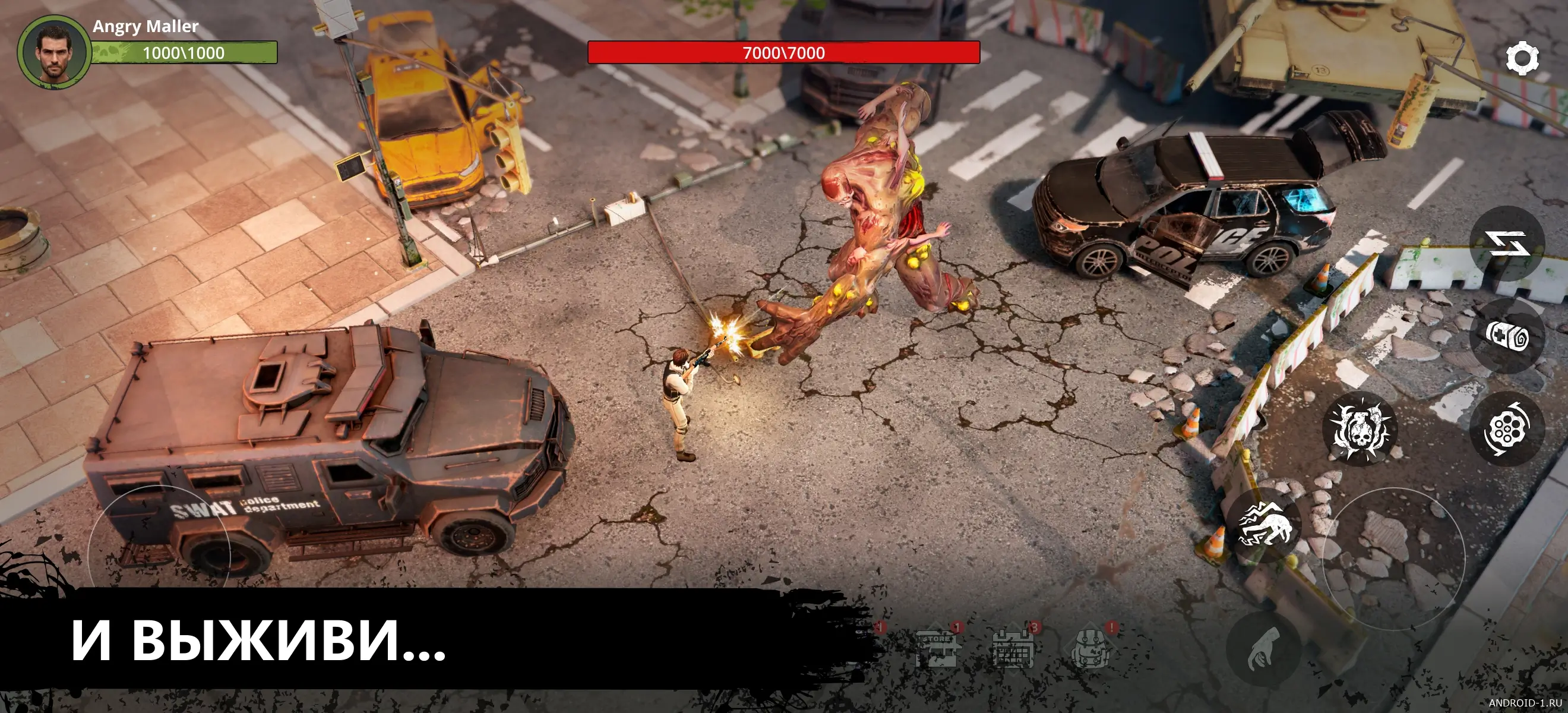Throw the skull grenade

pos(1360,429)
